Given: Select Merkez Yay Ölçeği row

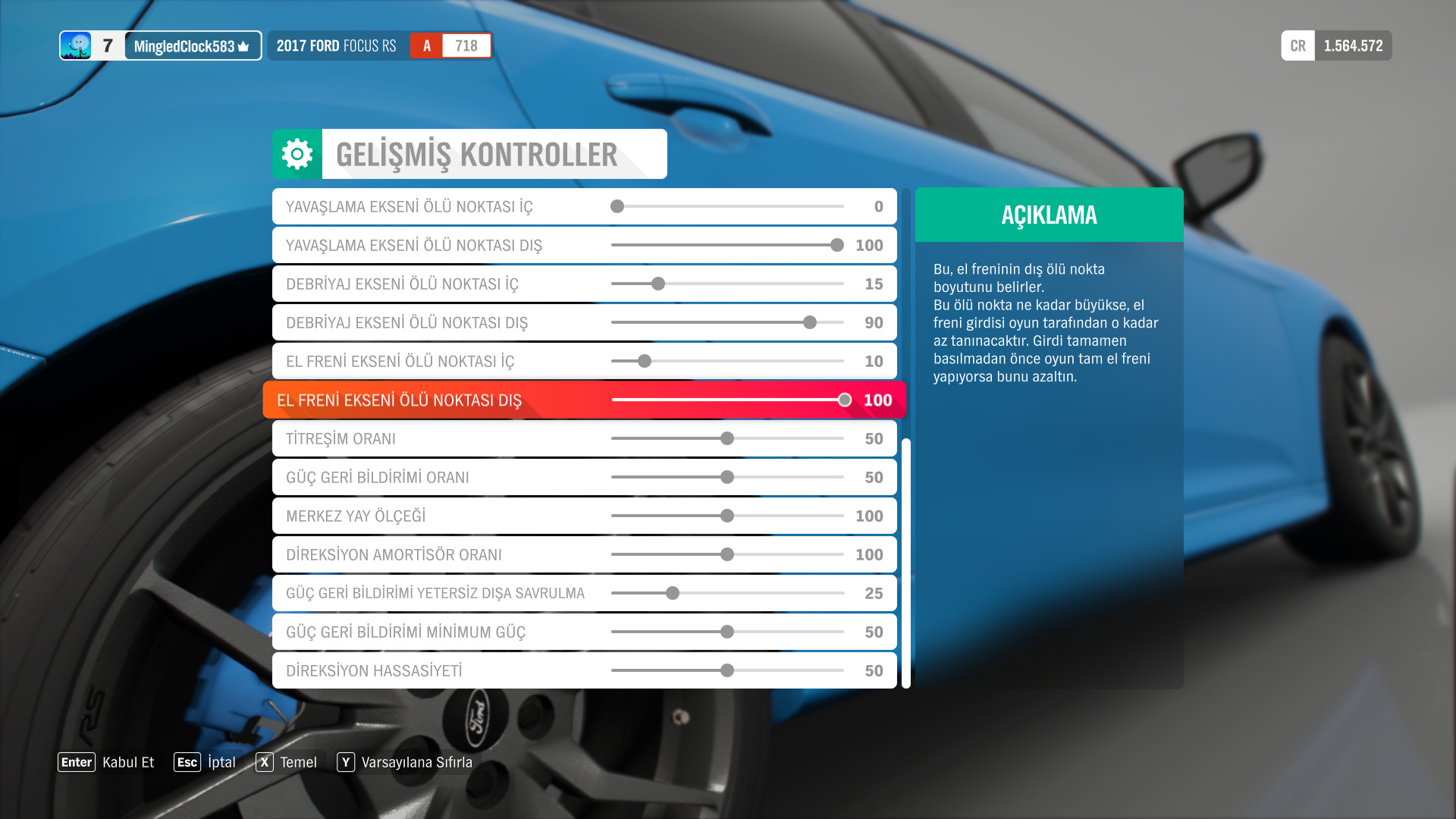Looking at the screenshot, I should [584, 516].
